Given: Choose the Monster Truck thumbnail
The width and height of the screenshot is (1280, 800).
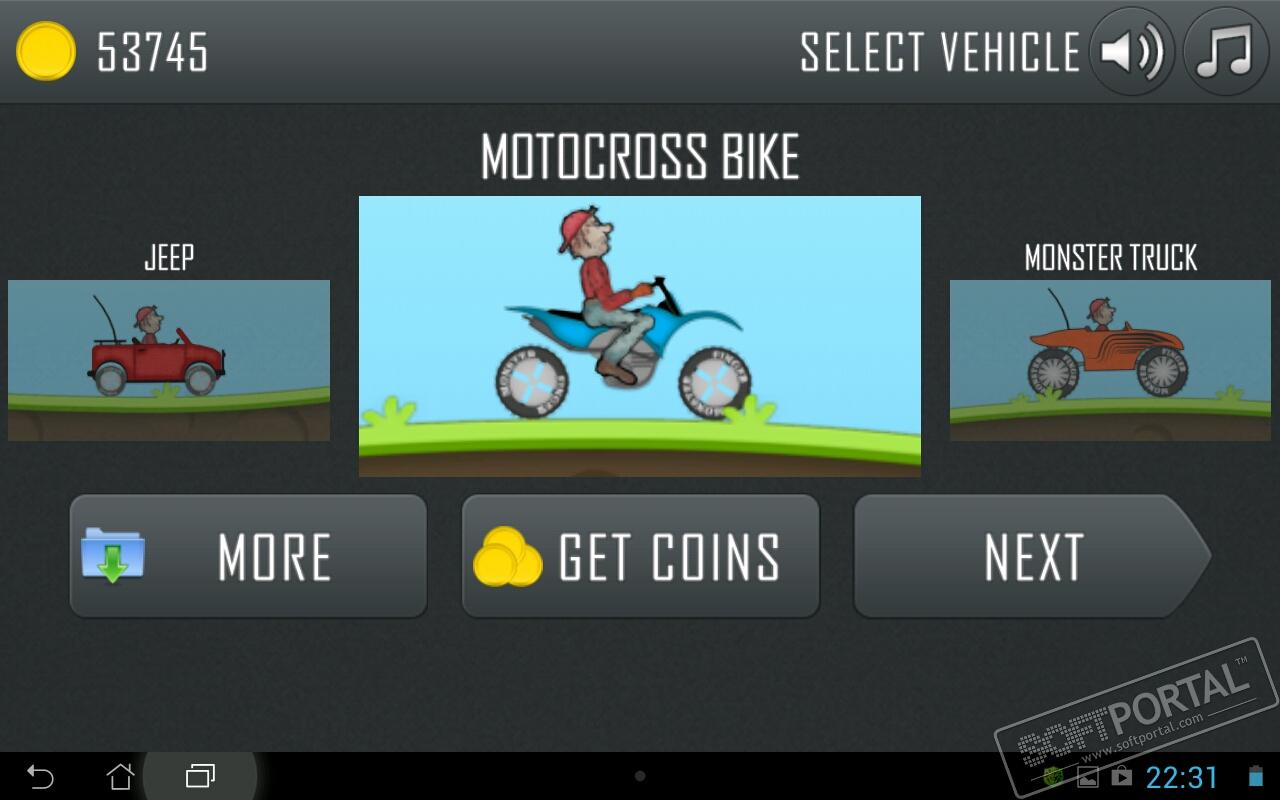Looking at the screenshot, I should [1110, 360].
